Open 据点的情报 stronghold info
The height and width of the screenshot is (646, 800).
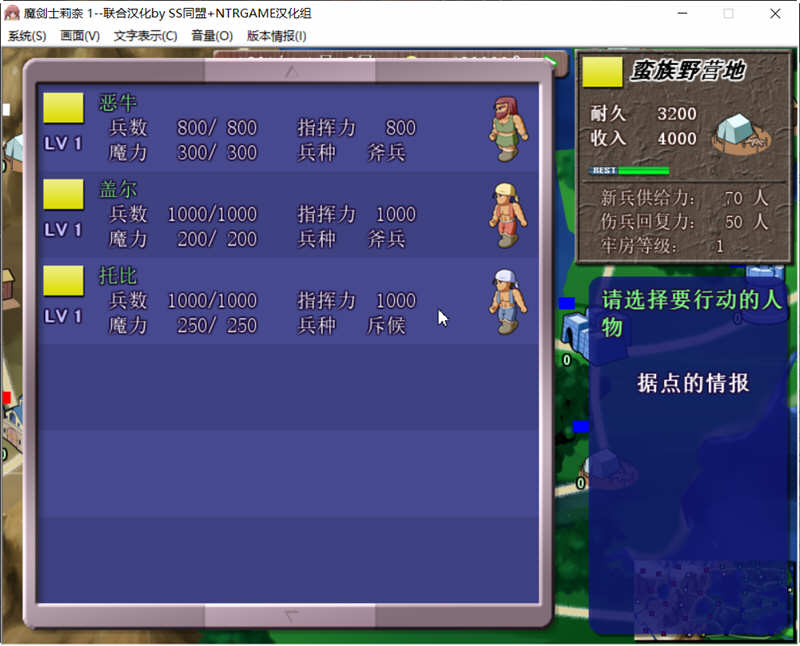693,383
